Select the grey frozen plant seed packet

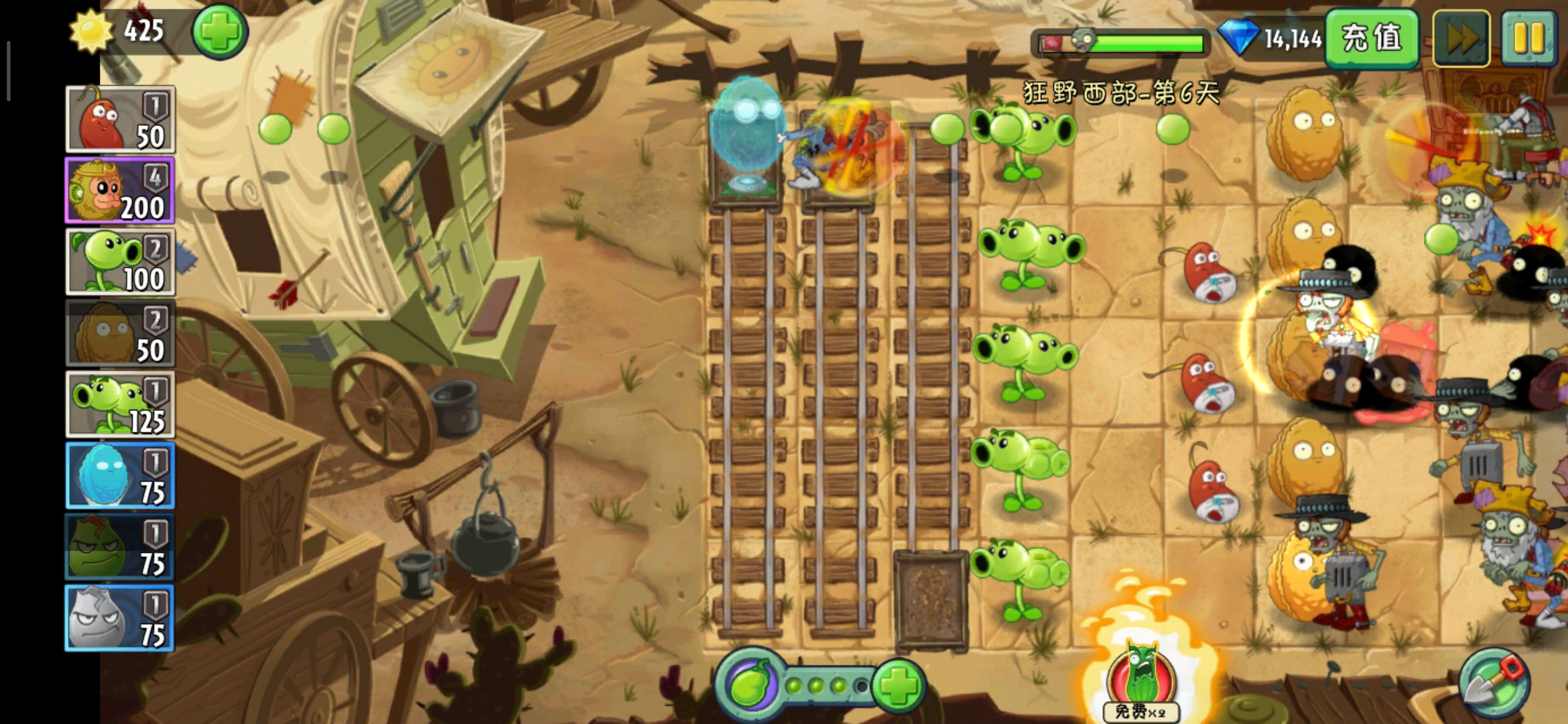[120, 618]
